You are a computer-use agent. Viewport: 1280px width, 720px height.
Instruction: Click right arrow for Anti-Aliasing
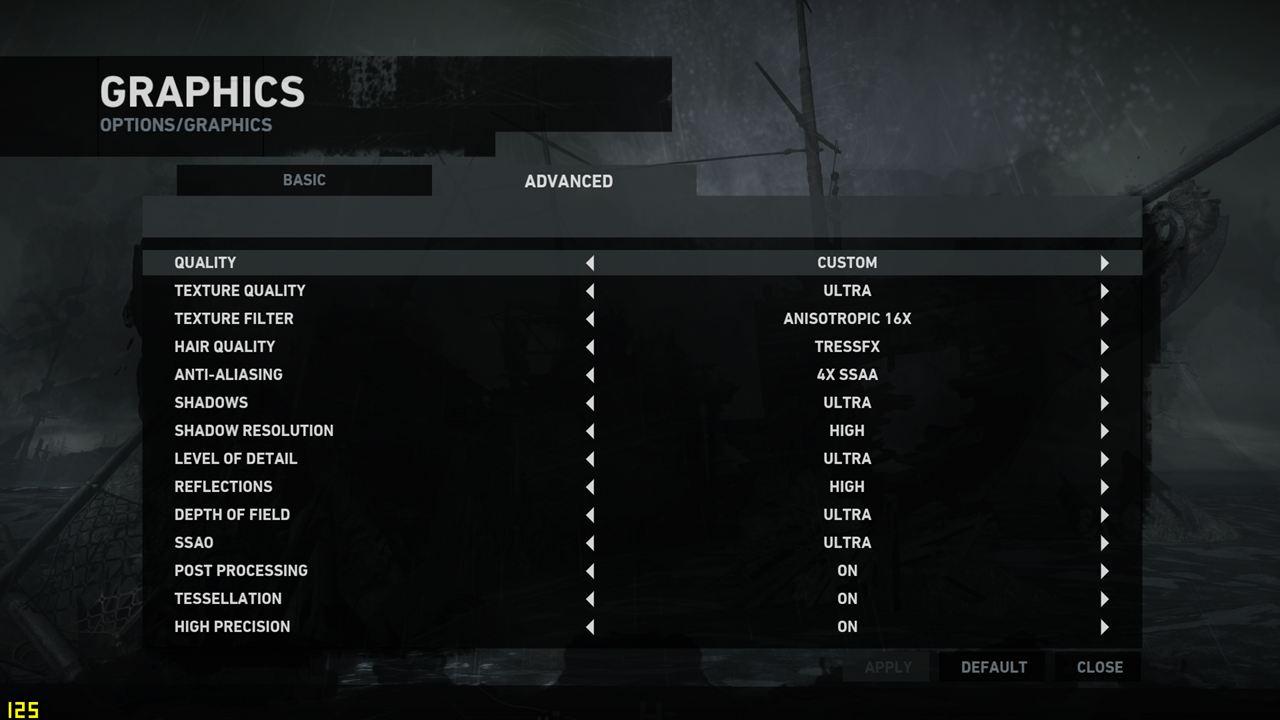click(x=1104, y=375)
